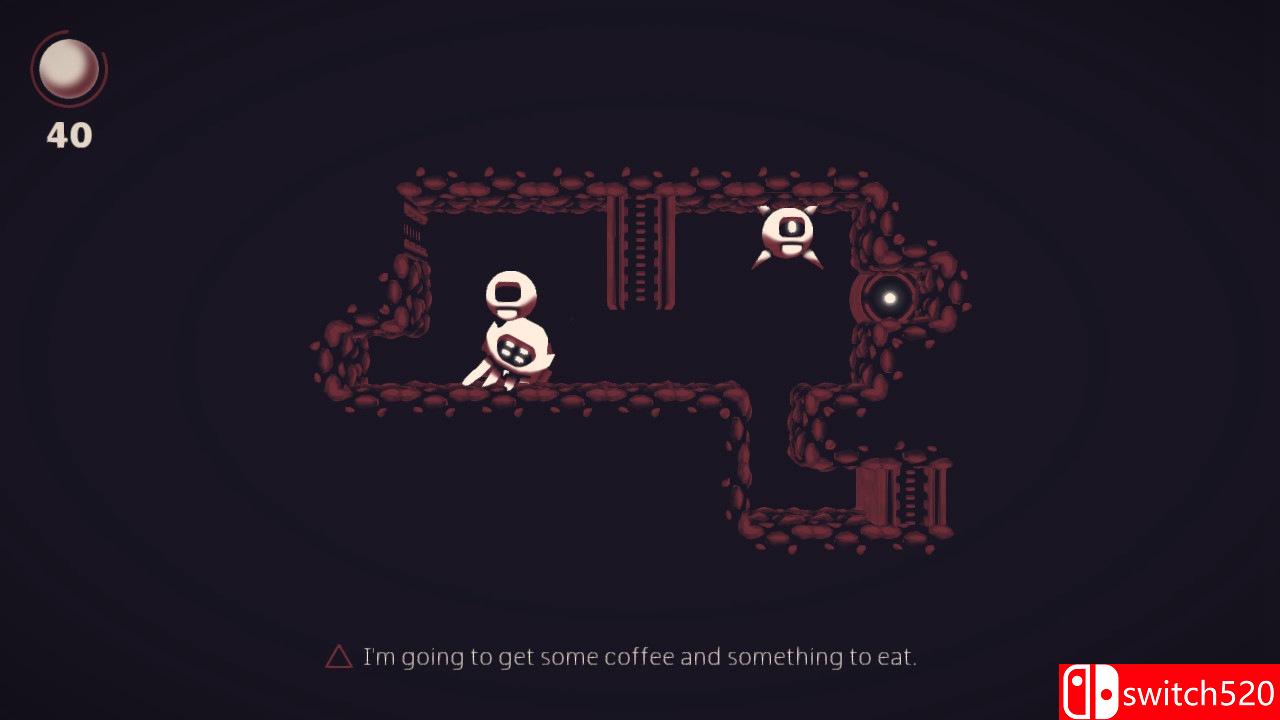The height and width of the screenshot is (720, 1280).
Task: Select the switch520 text label
Action: click(x=1195, y=690)
